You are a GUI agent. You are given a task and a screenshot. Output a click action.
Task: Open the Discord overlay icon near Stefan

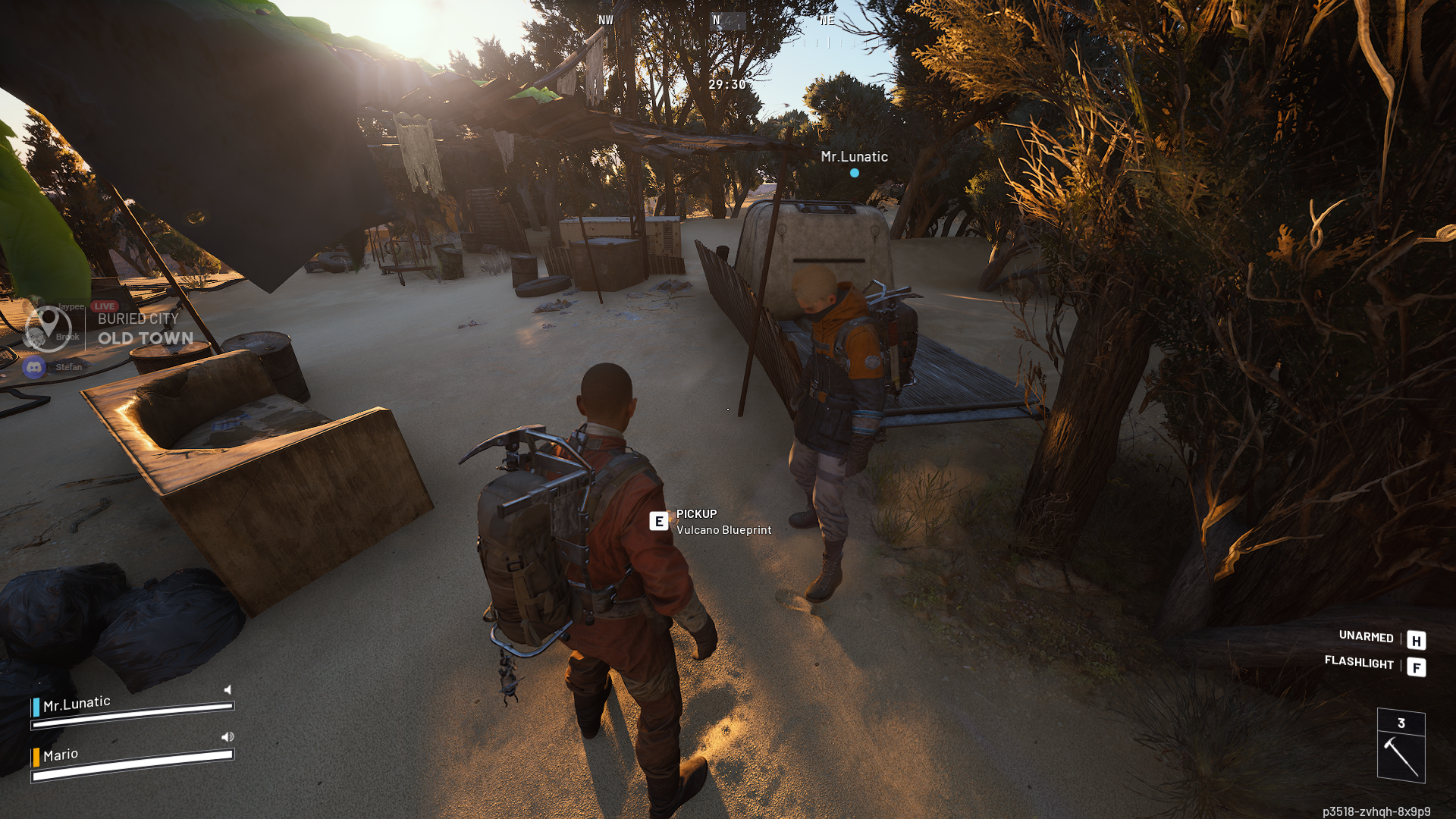click(x=34, y=368)
